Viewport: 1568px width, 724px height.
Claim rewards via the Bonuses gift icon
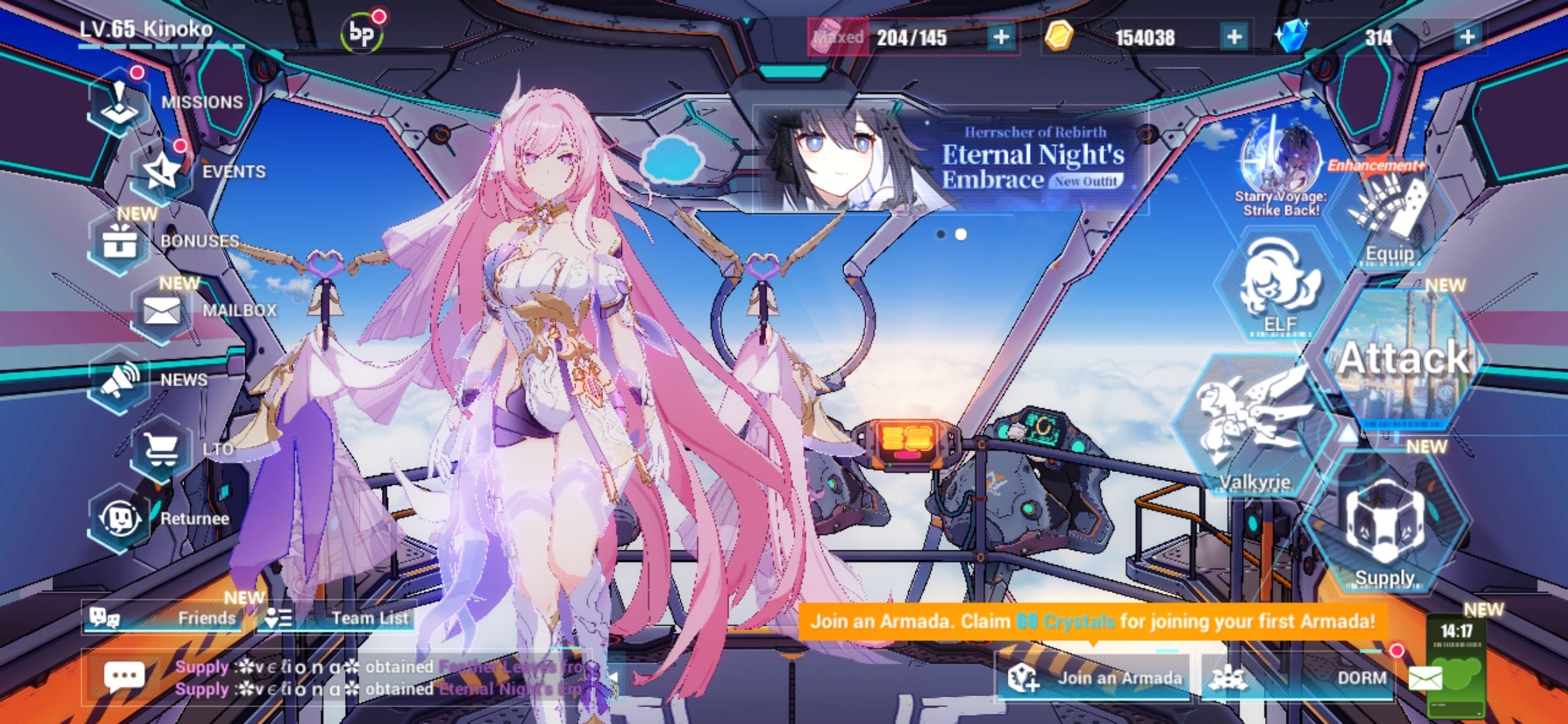122,239
